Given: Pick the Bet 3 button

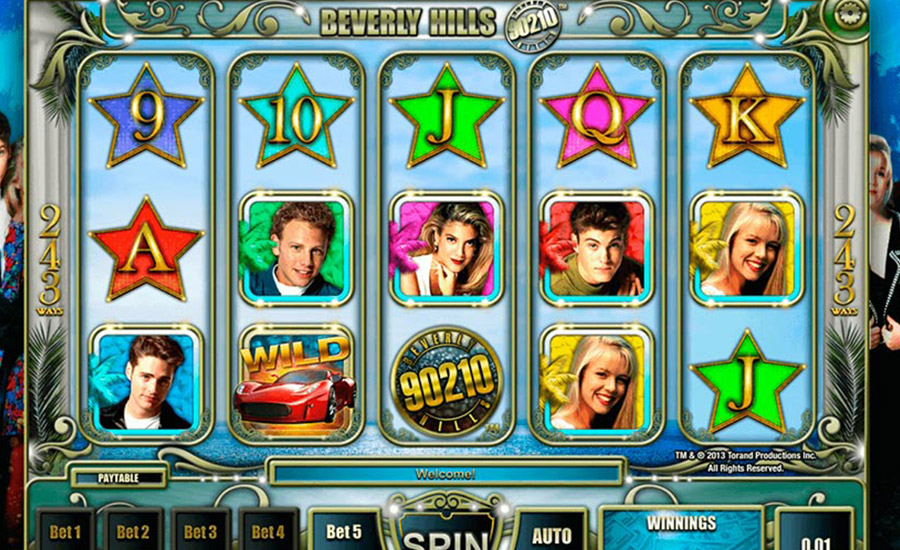Looking at the screenshot, I should click(x=200, y=531).
